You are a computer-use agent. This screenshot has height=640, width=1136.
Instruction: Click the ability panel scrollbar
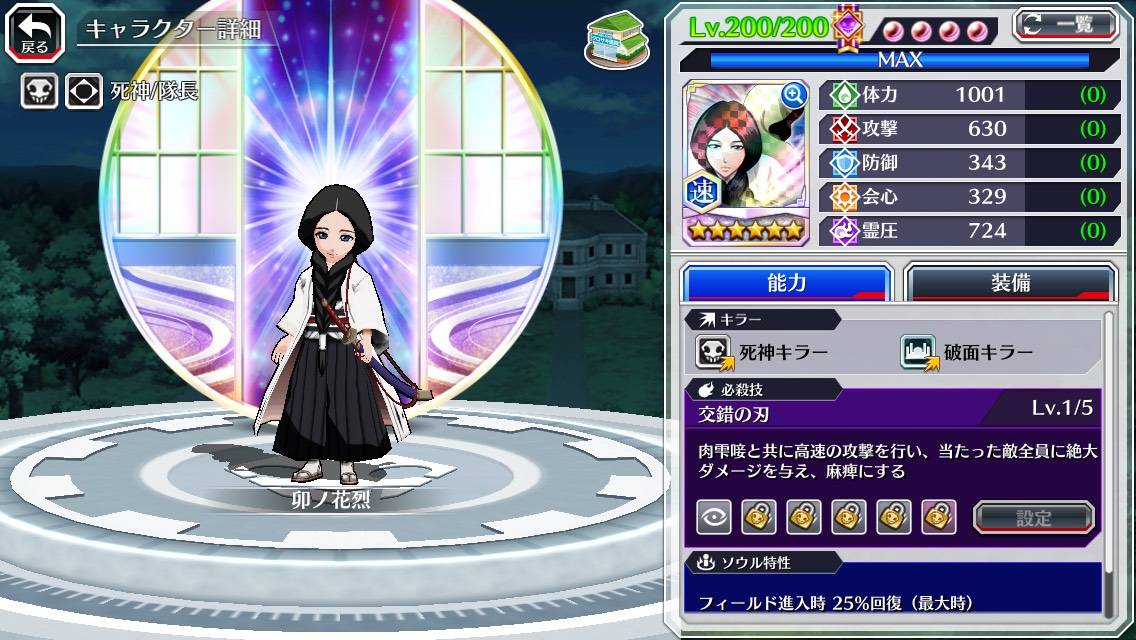point(1108,460)
